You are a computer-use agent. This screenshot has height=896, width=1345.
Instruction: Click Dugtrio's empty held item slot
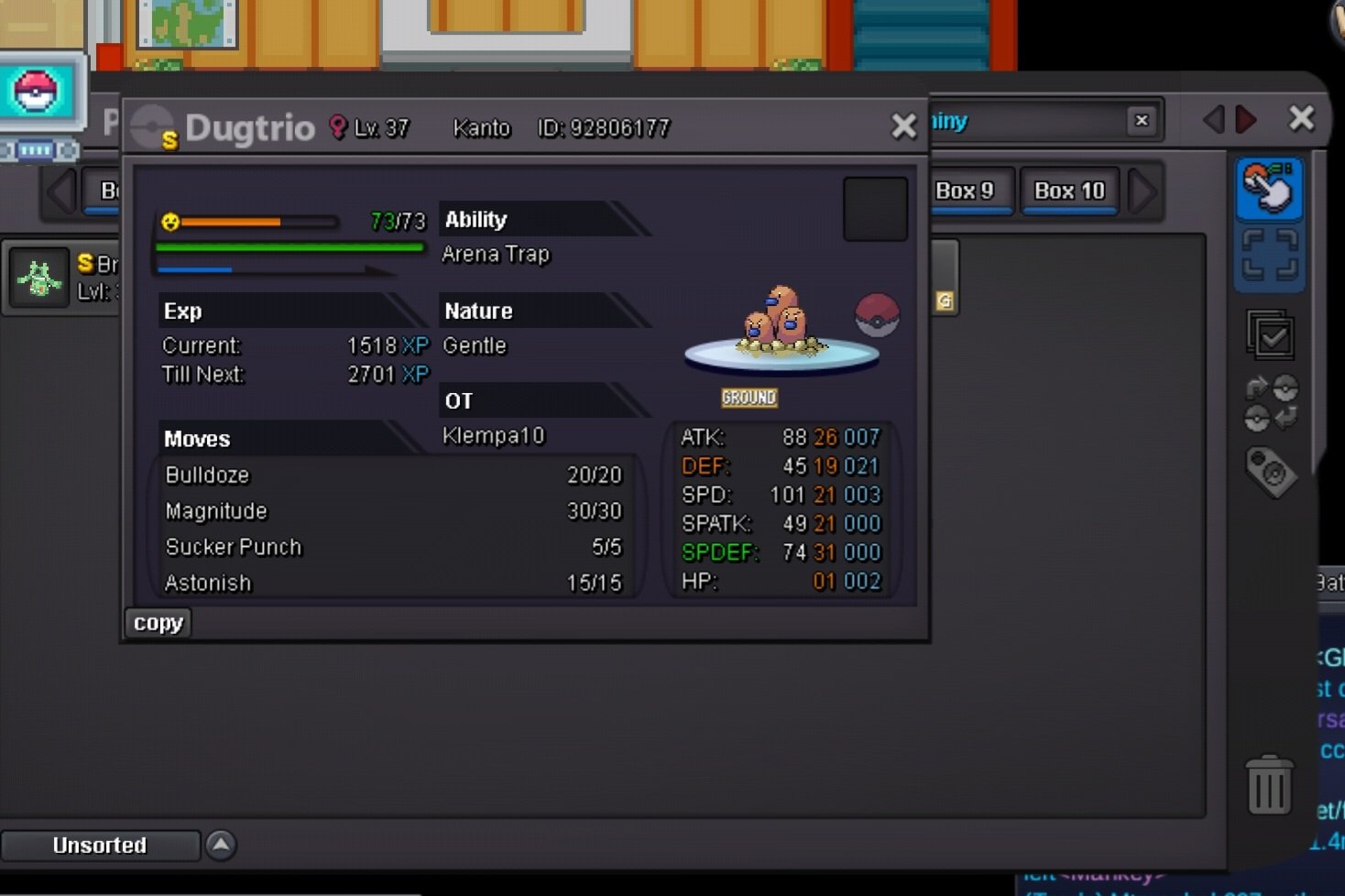875,210
